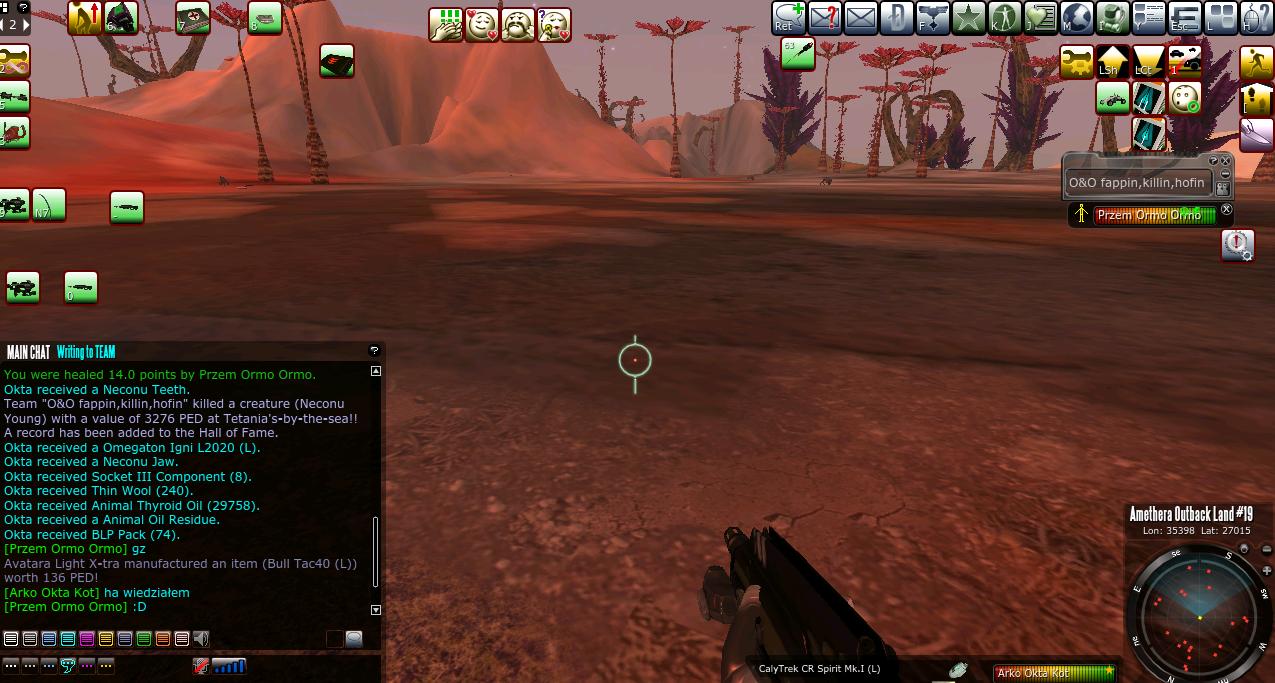Click the add-friend speech bubble icon
The image size is (1275, 683).
coord(788,17)
